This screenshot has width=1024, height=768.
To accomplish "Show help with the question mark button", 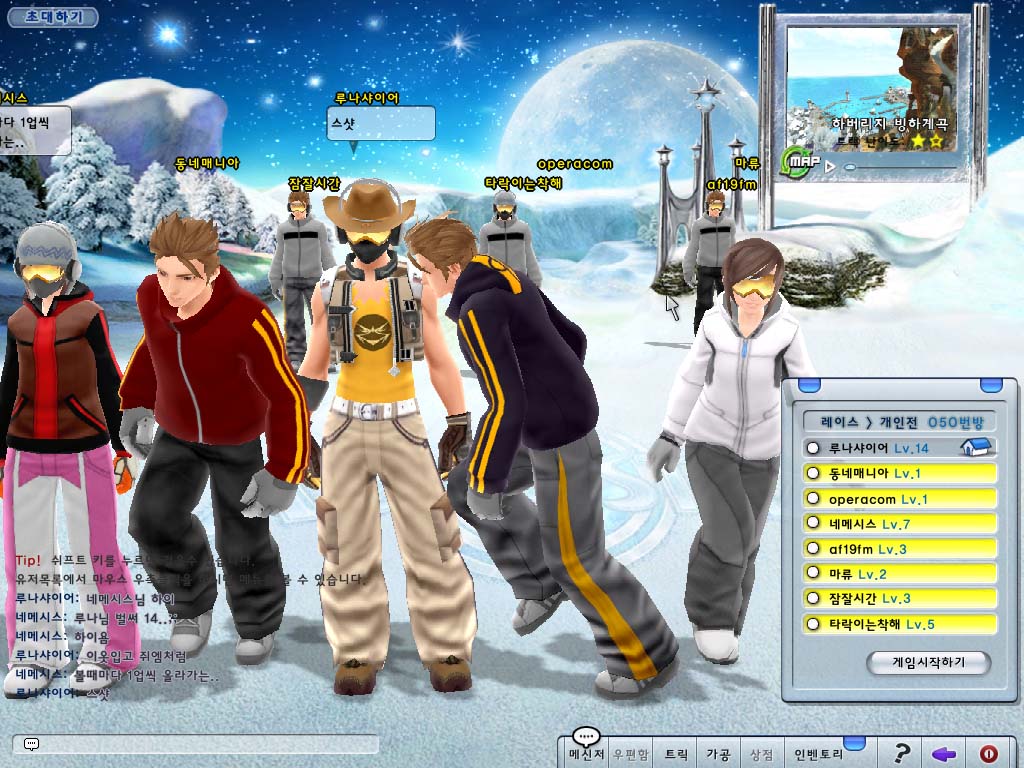I will click(902, 754).
